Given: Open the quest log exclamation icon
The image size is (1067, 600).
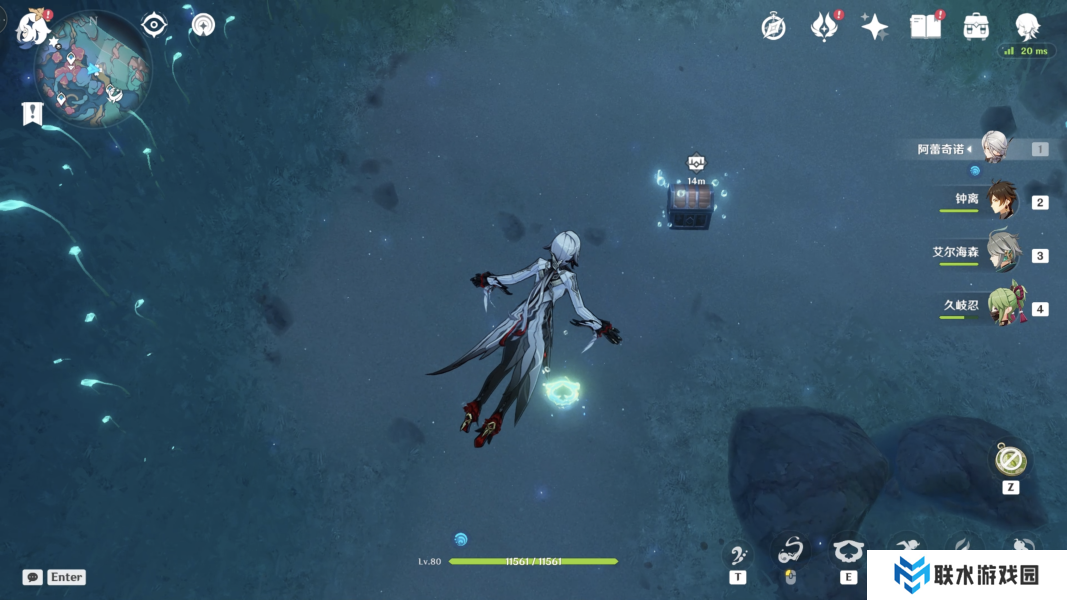Looking at the screenshot, I should coord(32,114).
